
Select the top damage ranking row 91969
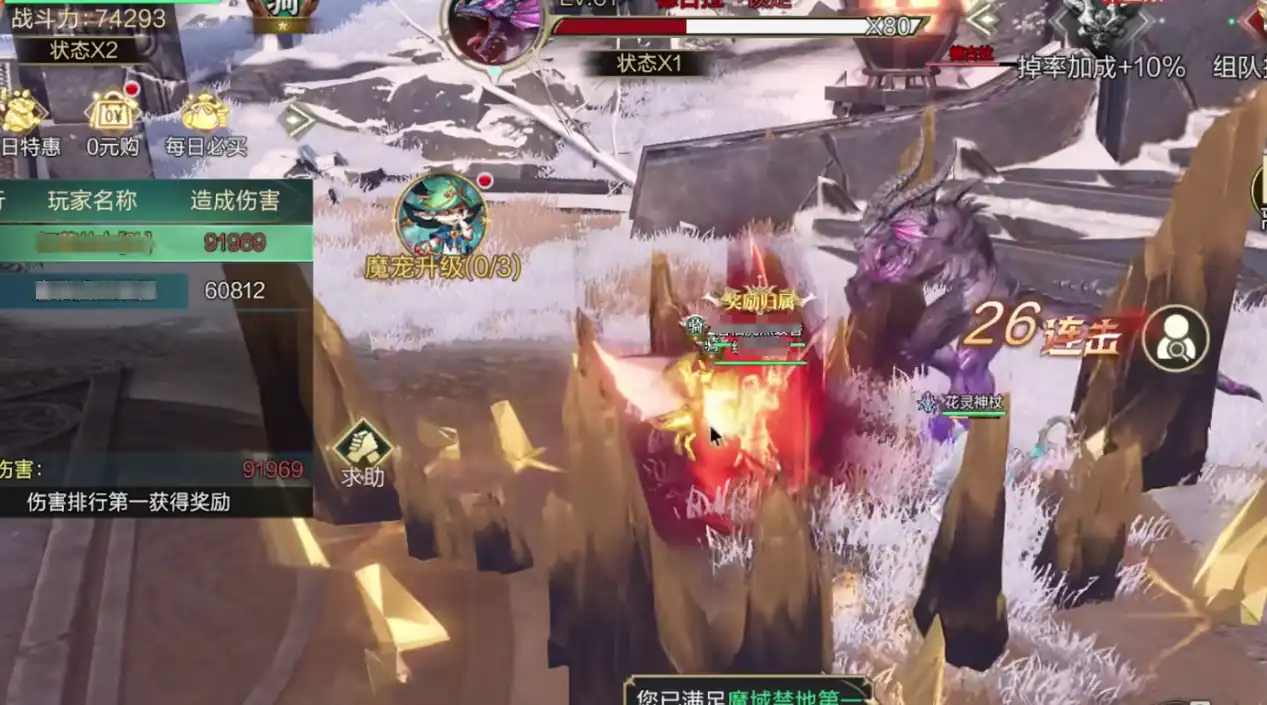pyautogui.click(x=156, y=243)
